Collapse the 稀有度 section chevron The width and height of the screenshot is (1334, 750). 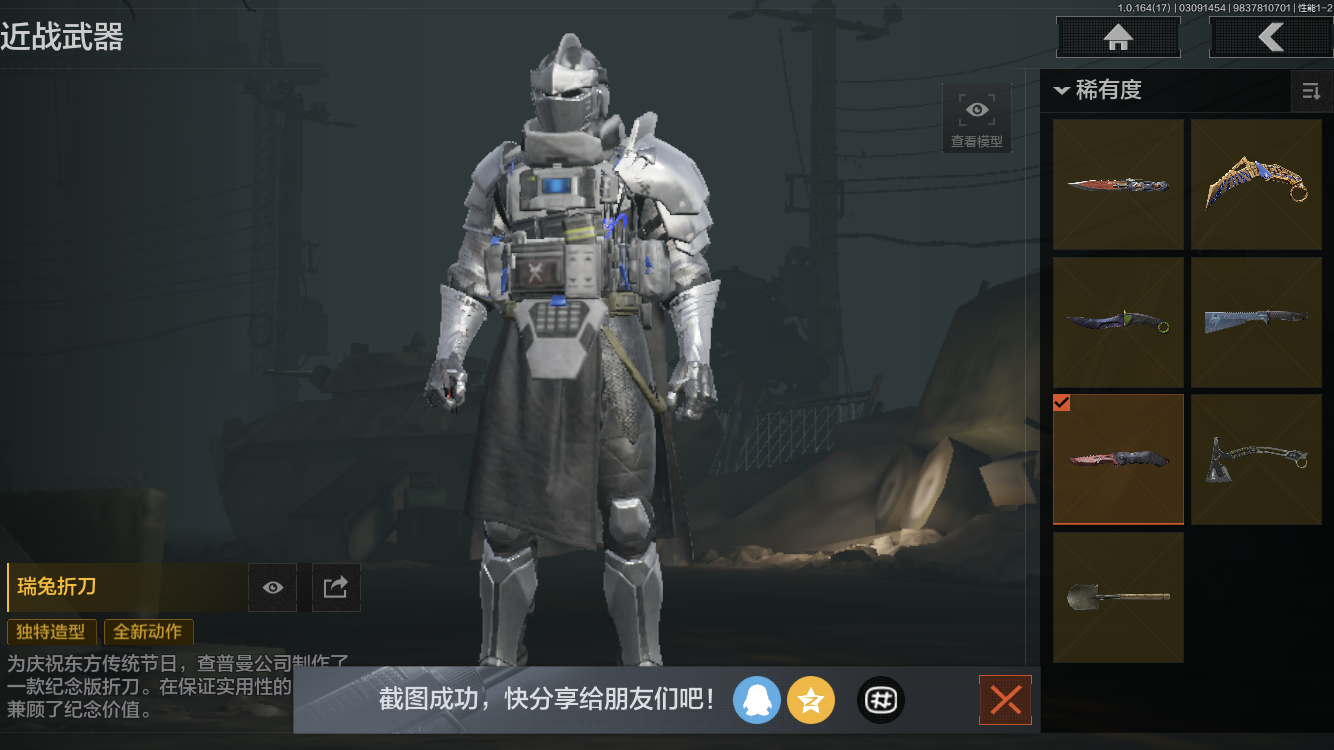click(1062, 90)
